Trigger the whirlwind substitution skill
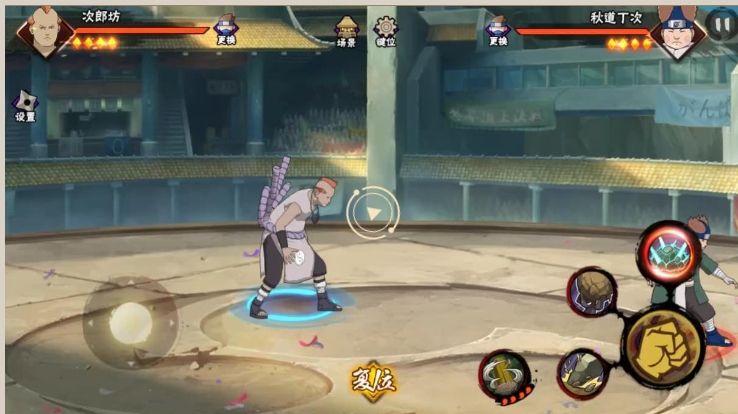 point(502,374)
